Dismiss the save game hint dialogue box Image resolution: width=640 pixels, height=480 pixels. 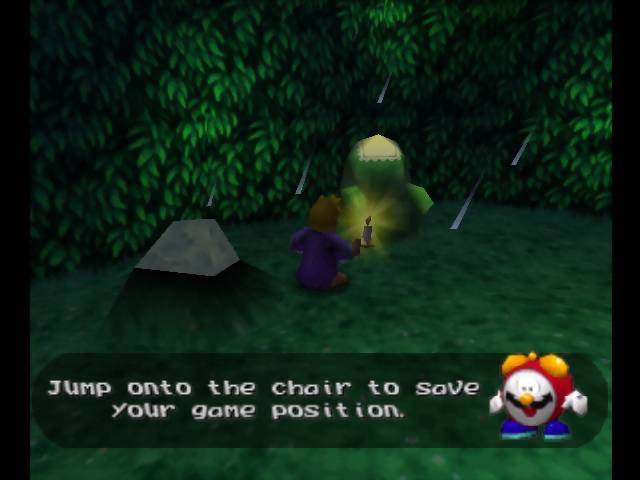point(264,398)
